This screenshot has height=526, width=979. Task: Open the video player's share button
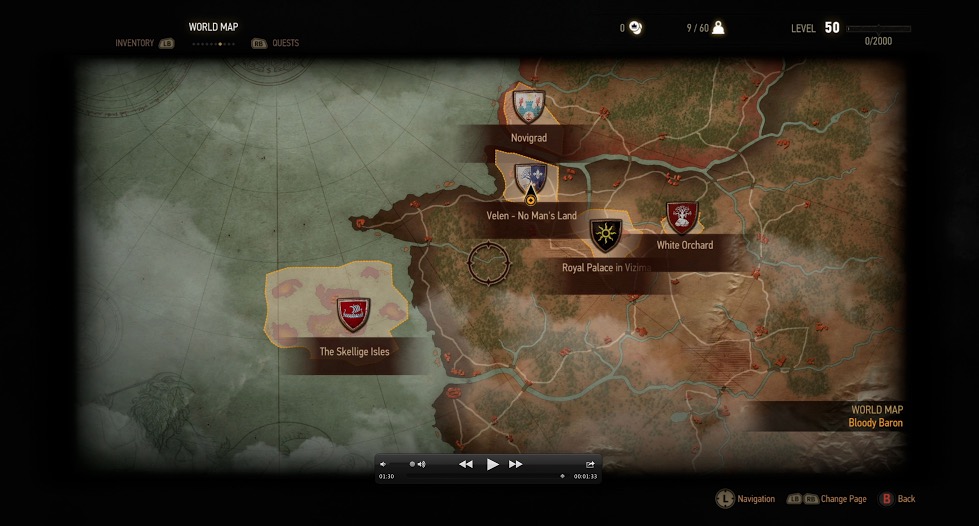pyautogui.click(x=590, y=464)
